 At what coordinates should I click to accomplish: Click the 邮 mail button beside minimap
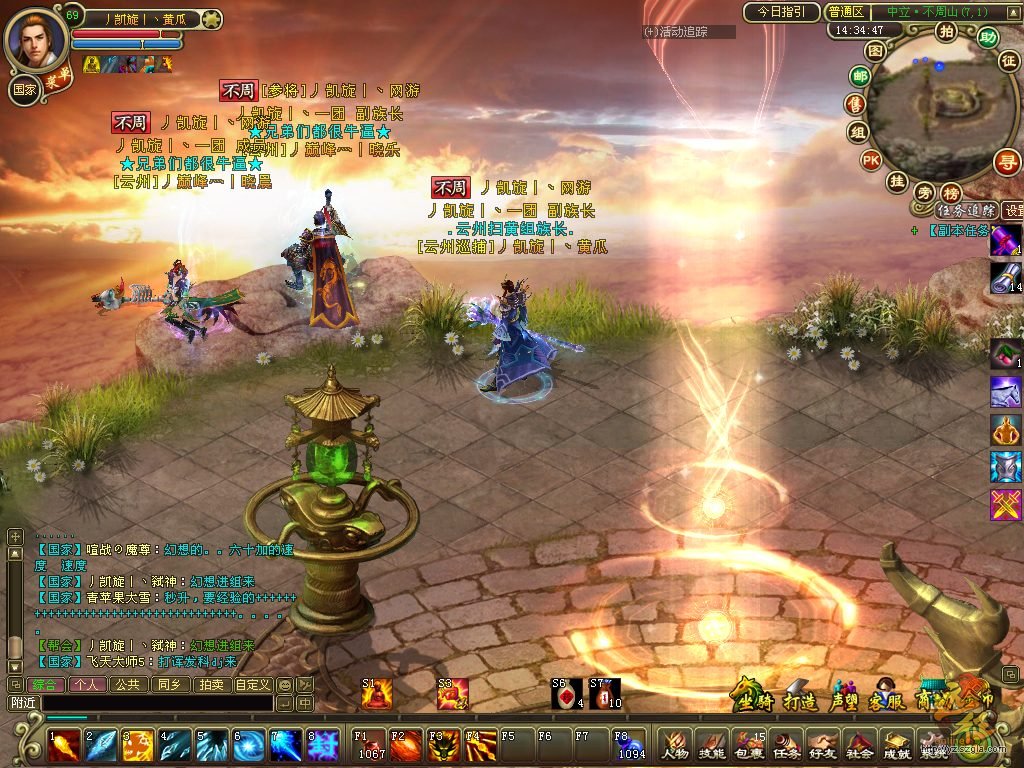859,76
